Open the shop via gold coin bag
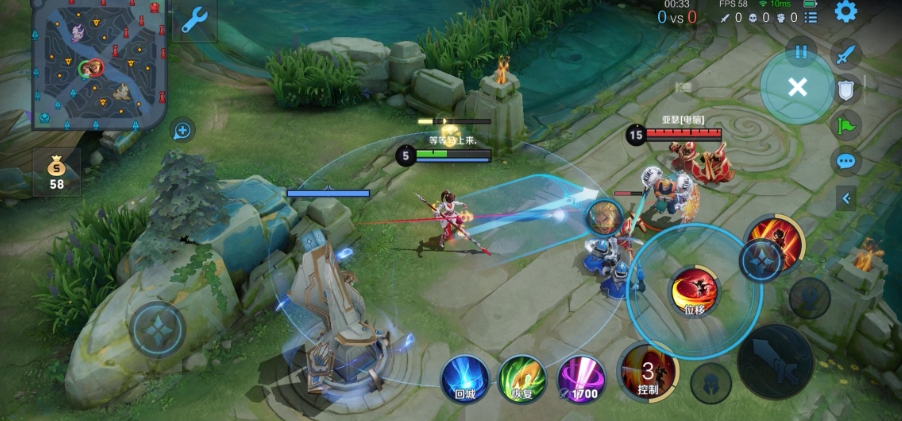902x421 pixels. pos(56,170)
